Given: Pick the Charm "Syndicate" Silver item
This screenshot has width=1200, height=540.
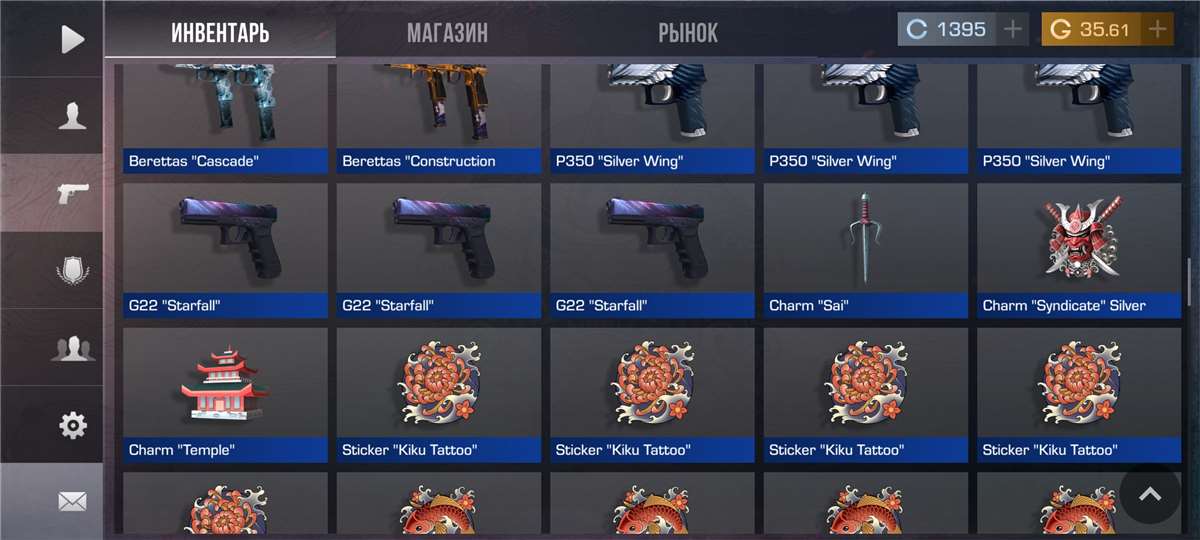Looking at the screenshot, I should [x=1079, y=250].
